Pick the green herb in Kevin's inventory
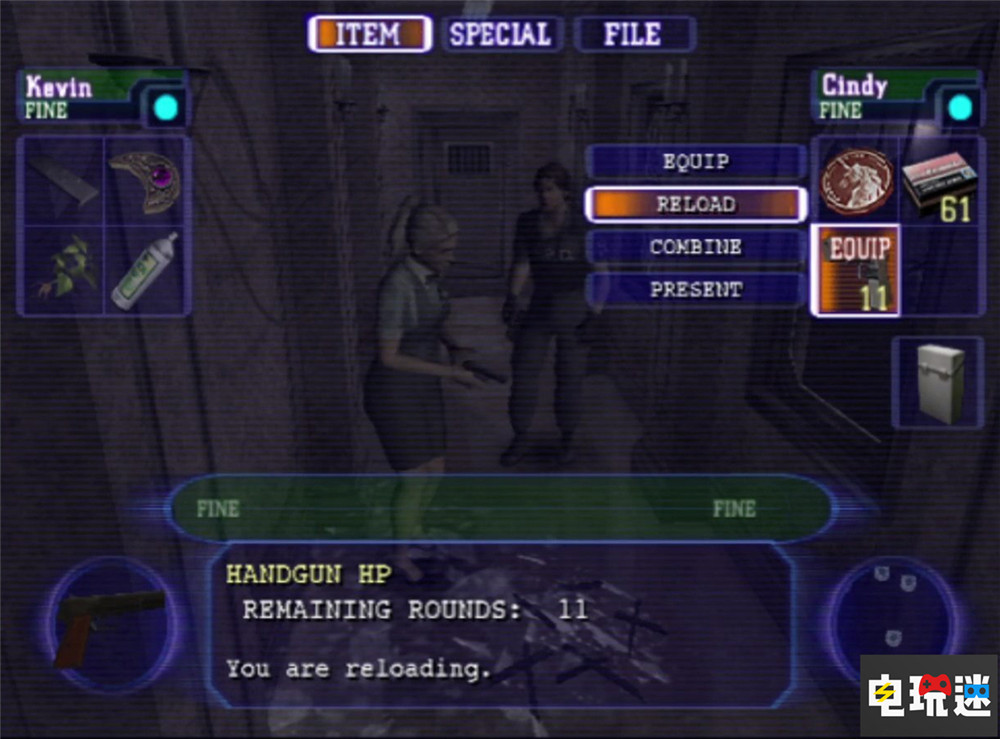The height and width of the screenshot is (739, 1000). coord(62,270)
